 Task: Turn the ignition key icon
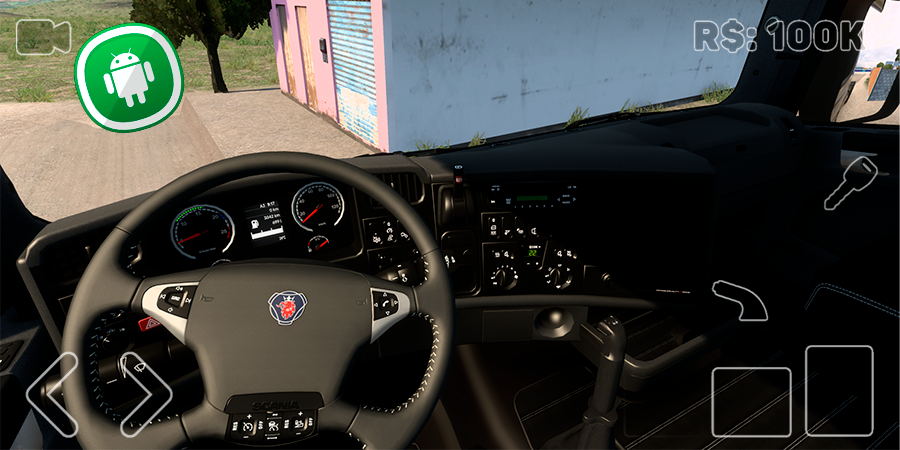850,182
